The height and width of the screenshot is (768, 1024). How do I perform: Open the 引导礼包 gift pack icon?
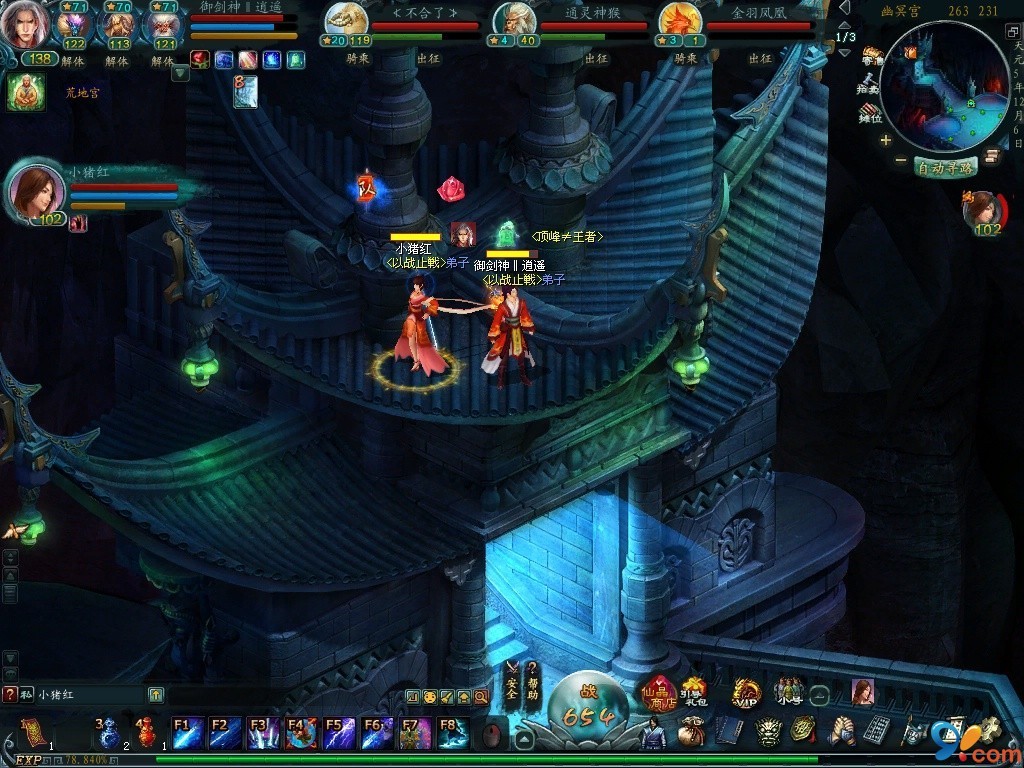[693, 692]
